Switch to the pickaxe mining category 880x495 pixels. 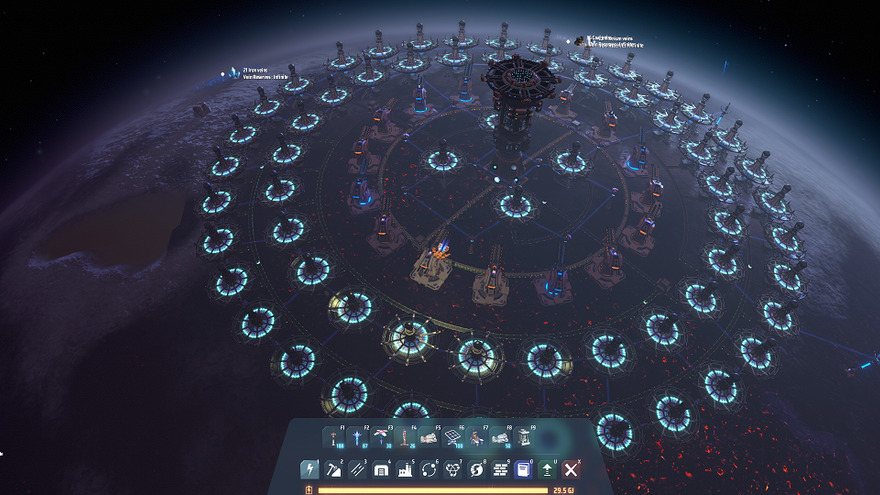click(x=333, y=469)
